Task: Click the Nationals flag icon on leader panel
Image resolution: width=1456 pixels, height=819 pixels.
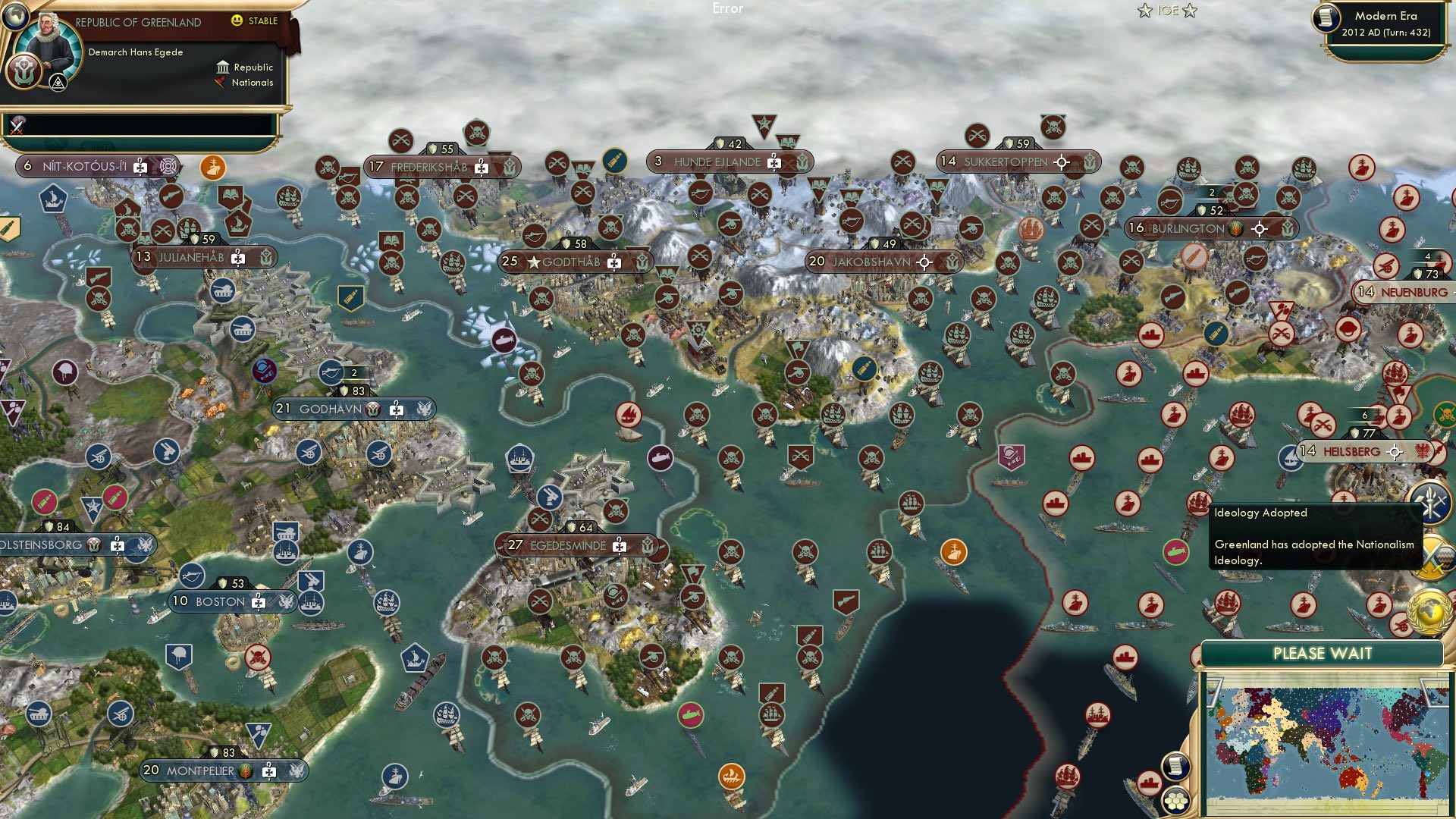Action: pos(221,83)
